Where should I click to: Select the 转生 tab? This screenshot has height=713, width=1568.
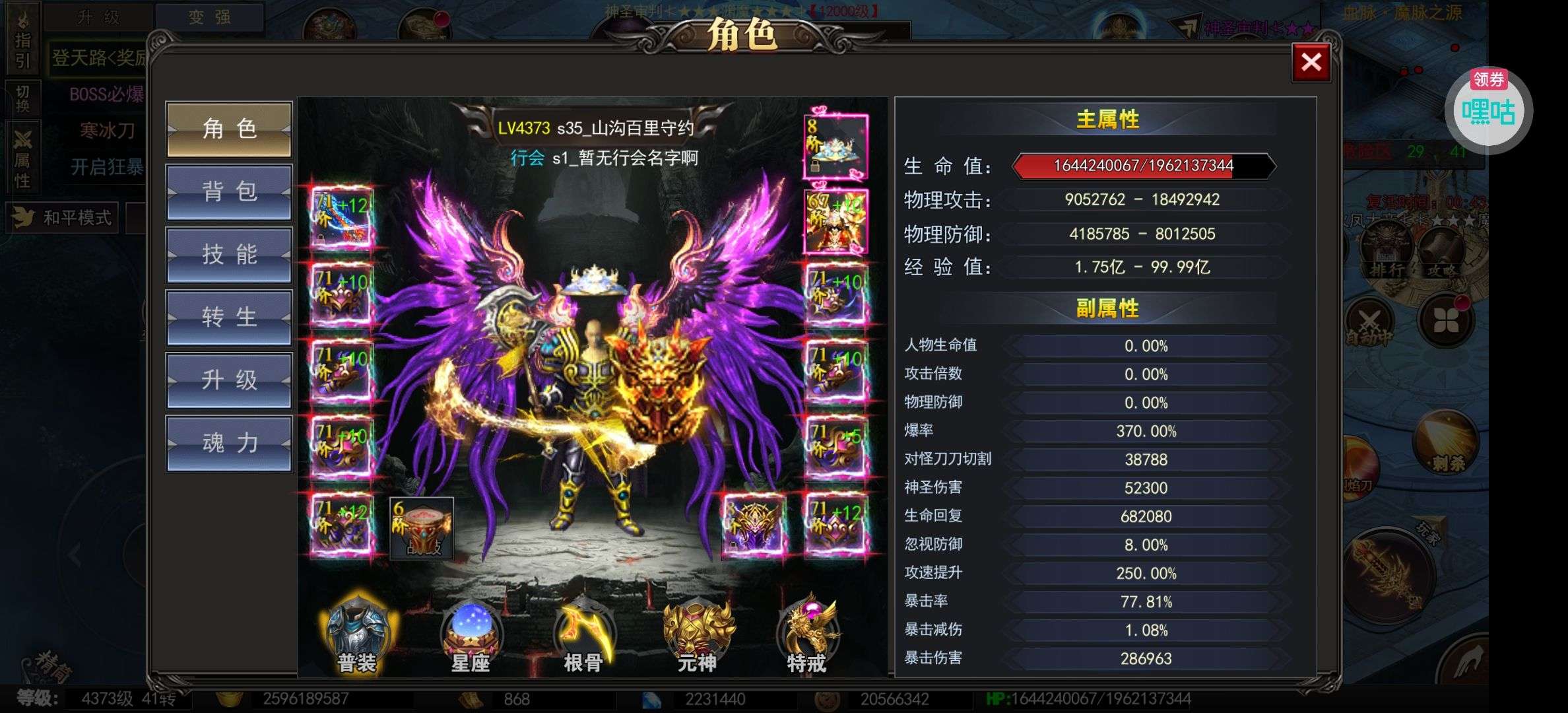tap(229, 318)
